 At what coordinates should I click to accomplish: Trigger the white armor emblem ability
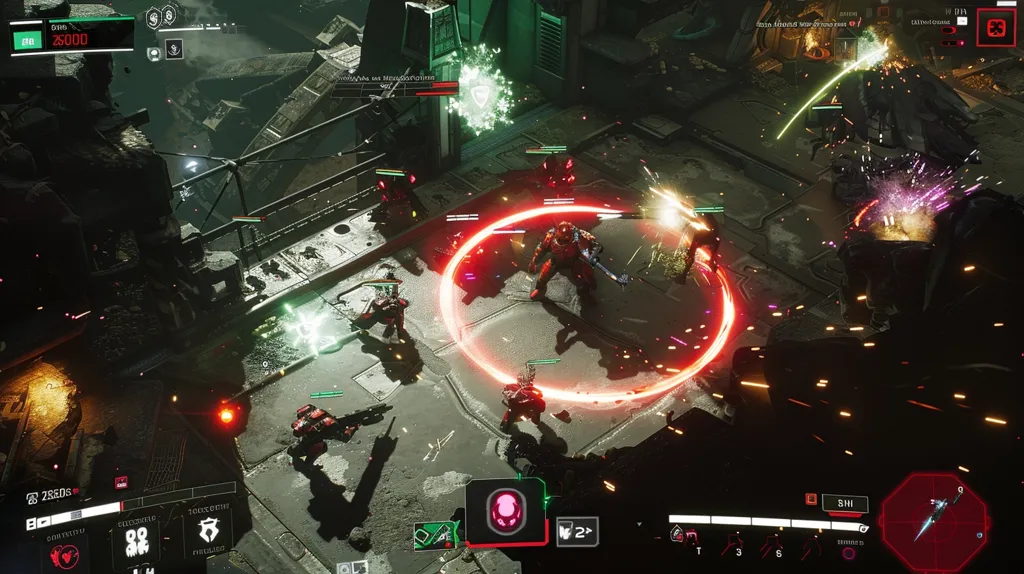click(x=207, y=530)
